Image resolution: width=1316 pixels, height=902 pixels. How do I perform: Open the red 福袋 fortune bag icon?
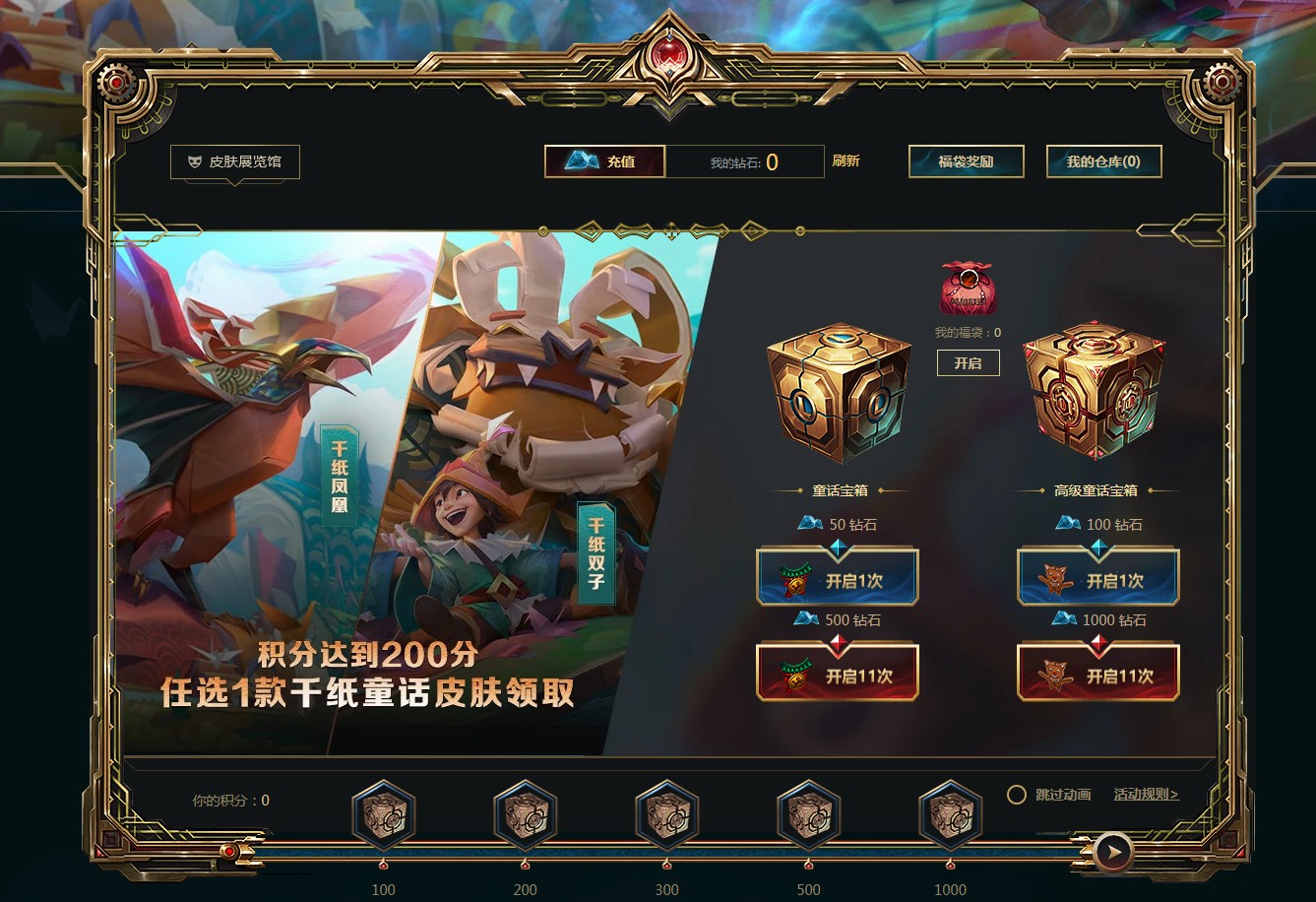(967, 289)
